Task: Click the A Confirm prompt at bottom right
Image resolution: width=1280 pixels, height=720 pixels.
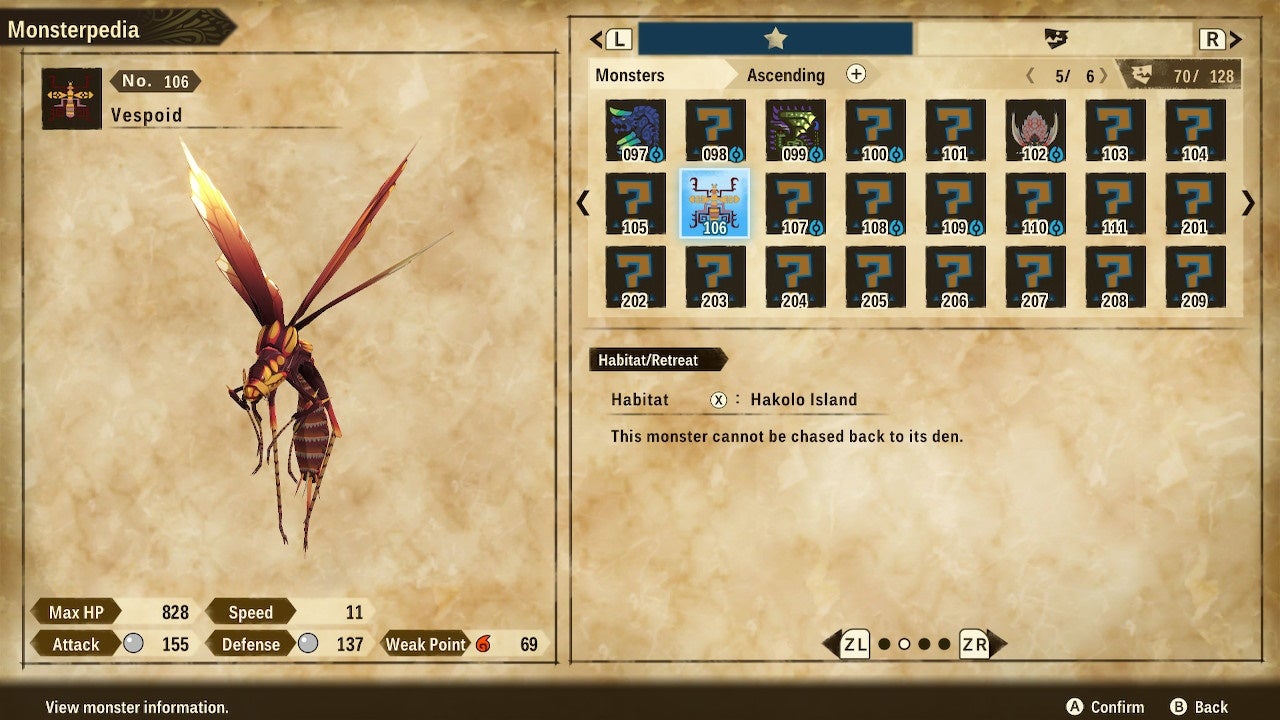Action: click(x=1105, y=706)
